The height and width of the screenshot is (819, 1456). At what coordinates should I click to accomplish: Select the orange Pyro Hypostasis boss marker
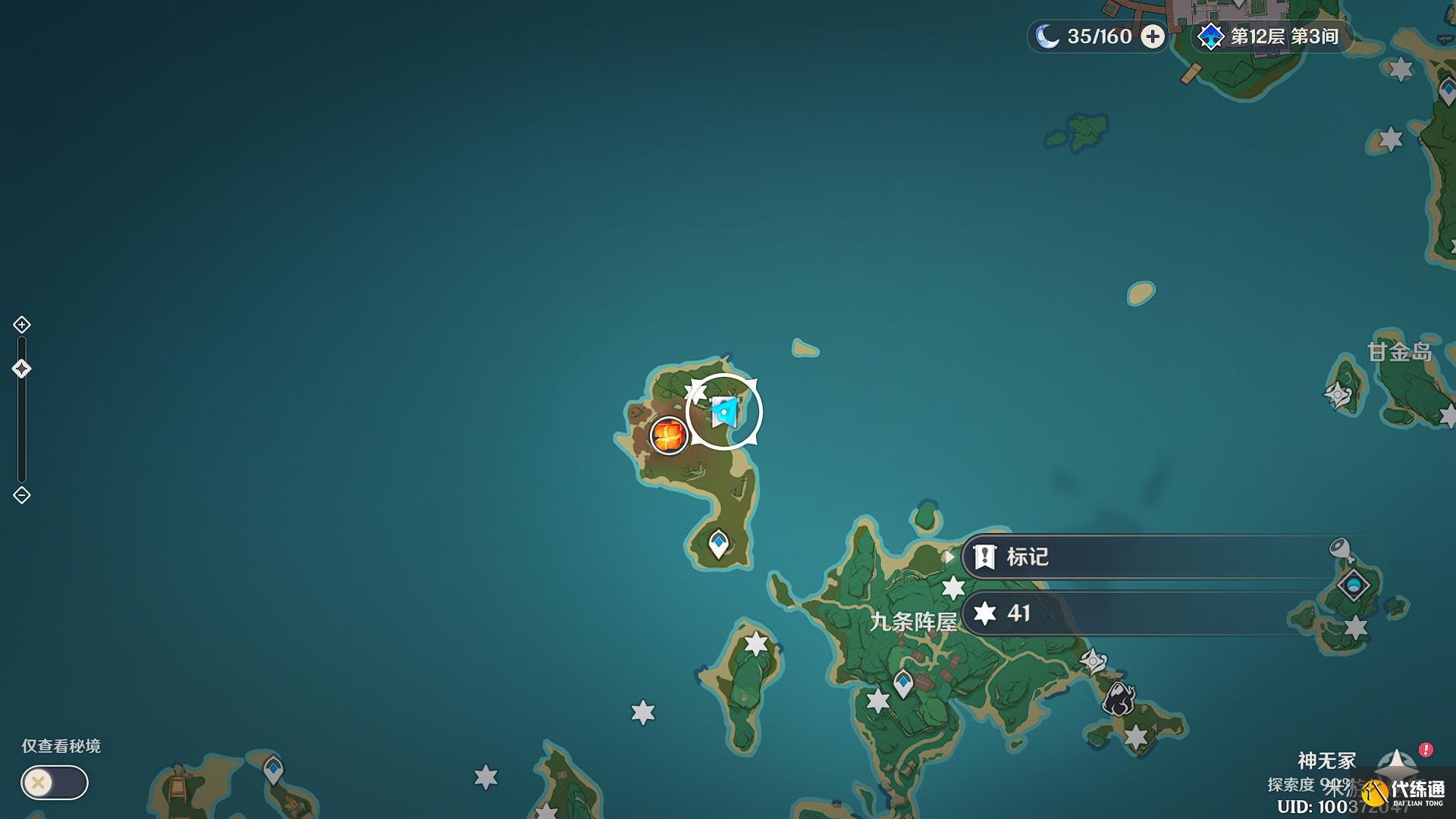click(x=668, y=435)
